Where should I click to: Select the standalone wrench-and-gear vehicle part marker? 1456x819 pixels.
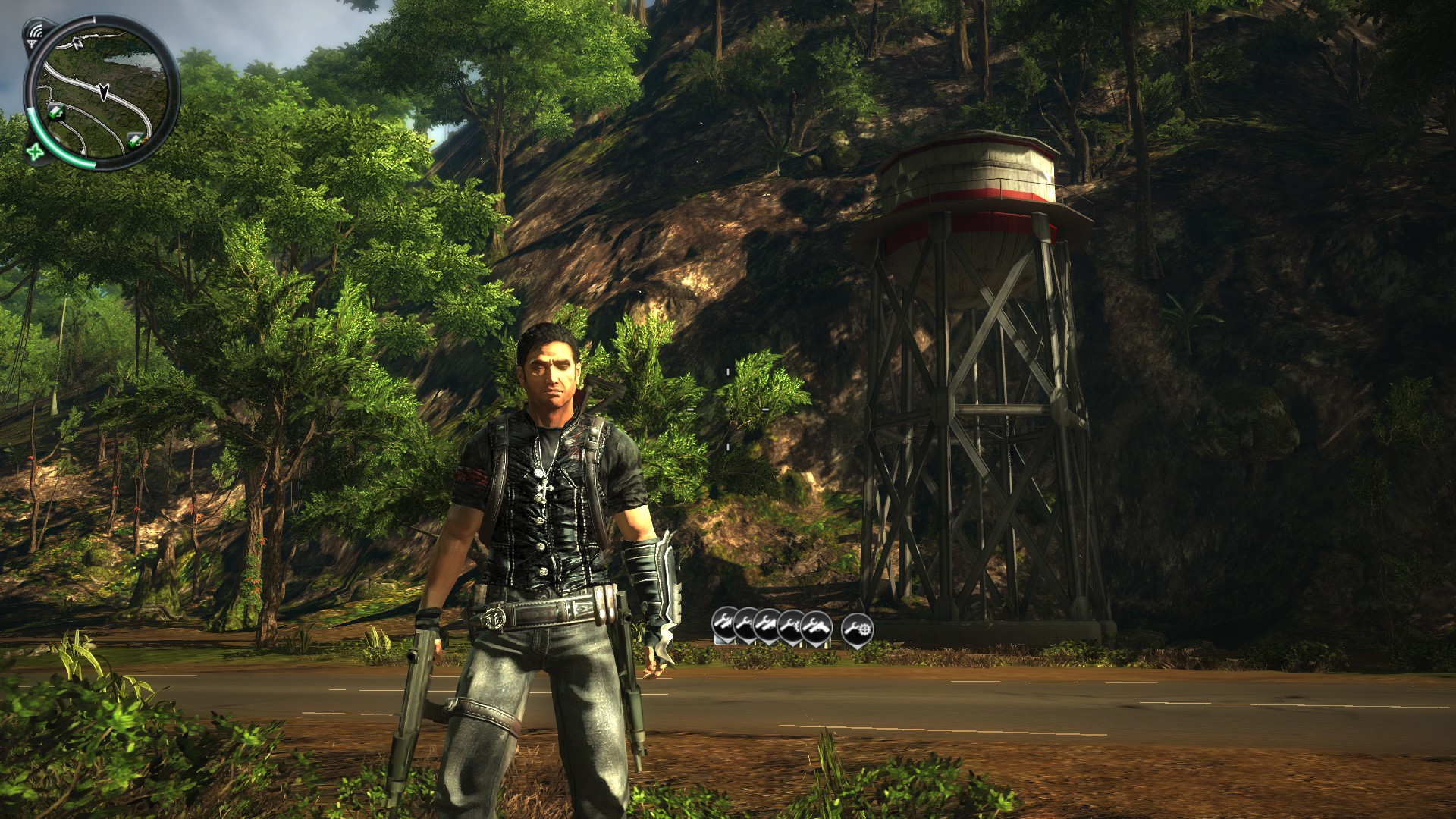point(857,628)
